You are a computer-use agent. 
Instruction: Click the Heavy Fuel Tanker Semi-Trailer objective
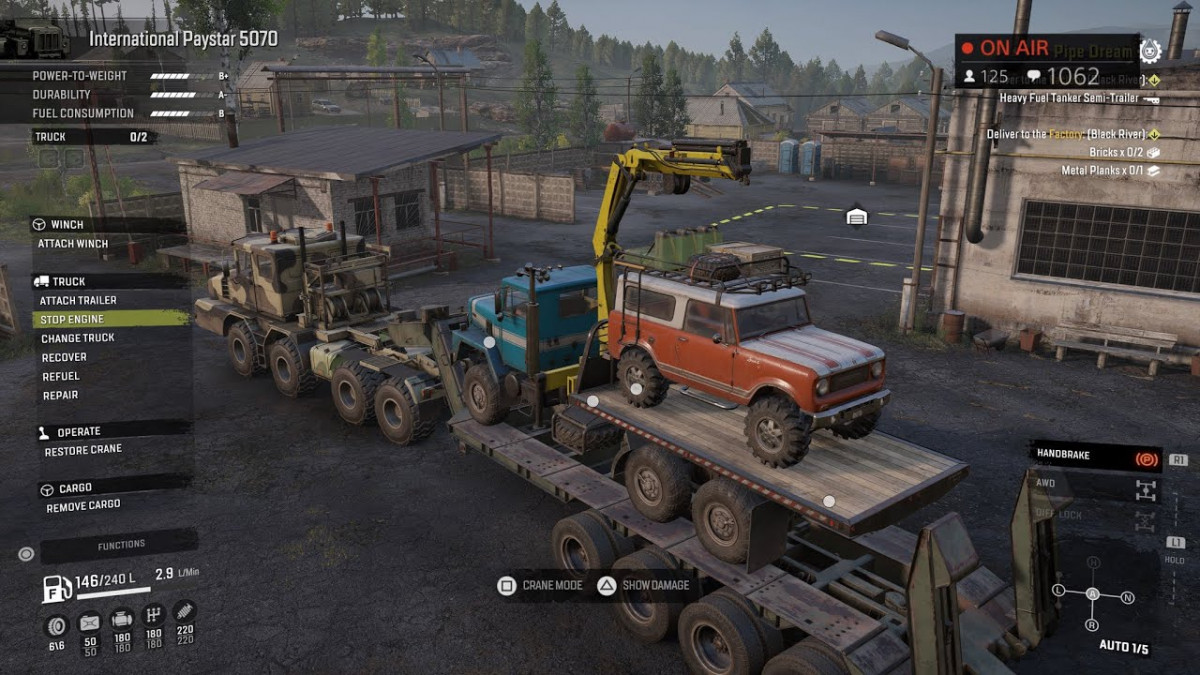click(x=1077, y=98)
